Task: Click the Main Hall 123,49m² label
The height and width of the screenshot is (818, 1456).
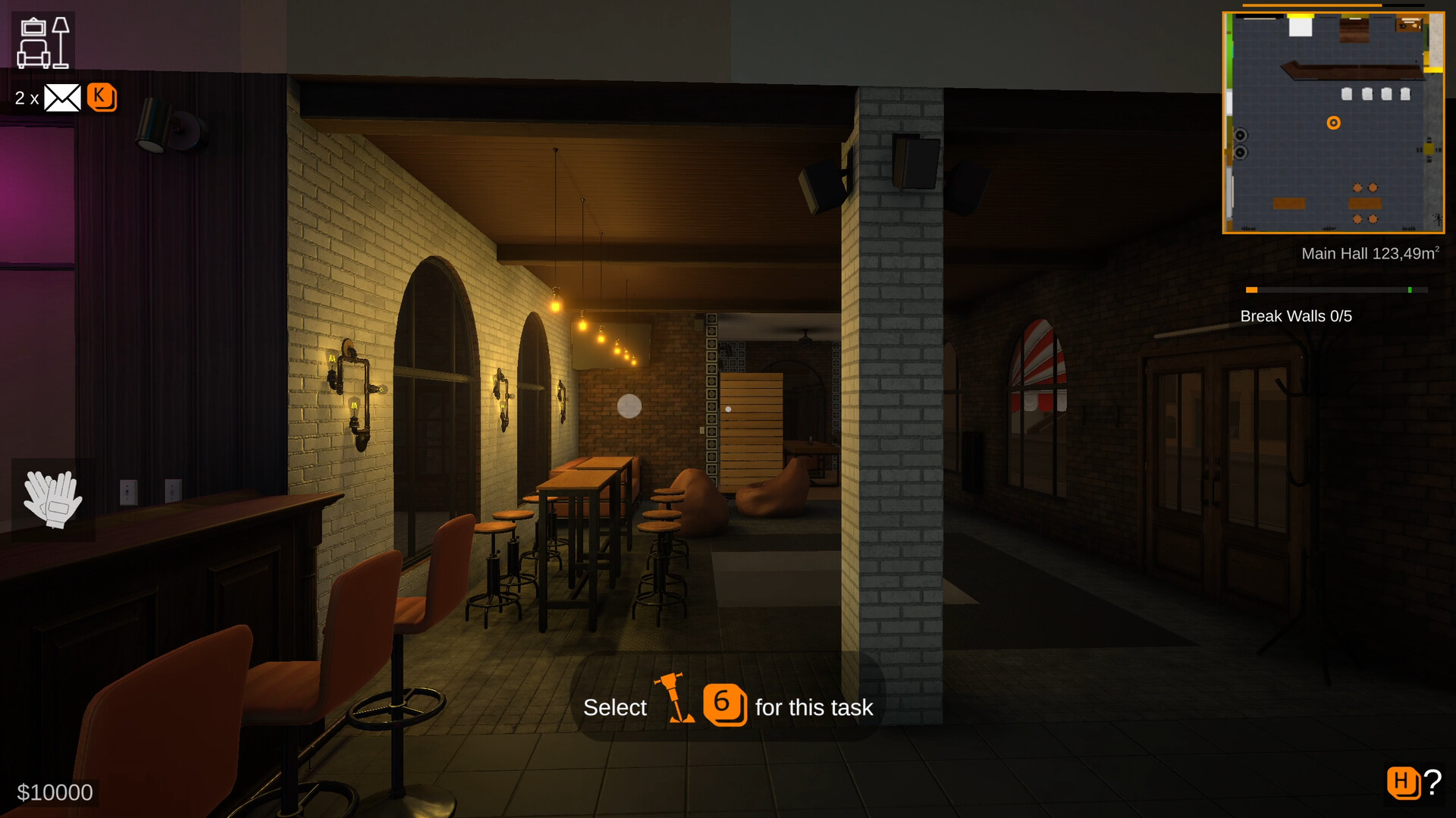Action: [1370, 253]
